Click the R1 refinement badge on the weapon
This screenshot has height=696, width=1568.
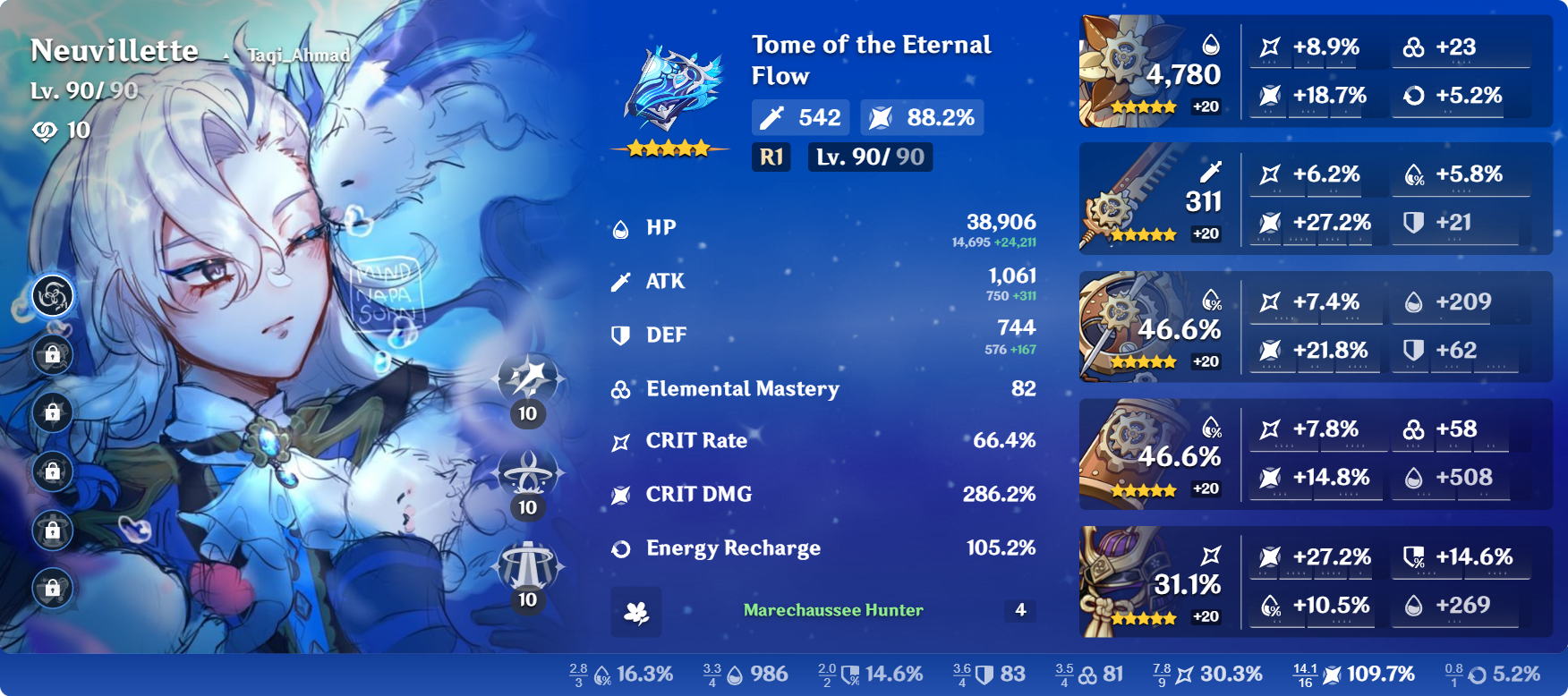pos(771,157)
